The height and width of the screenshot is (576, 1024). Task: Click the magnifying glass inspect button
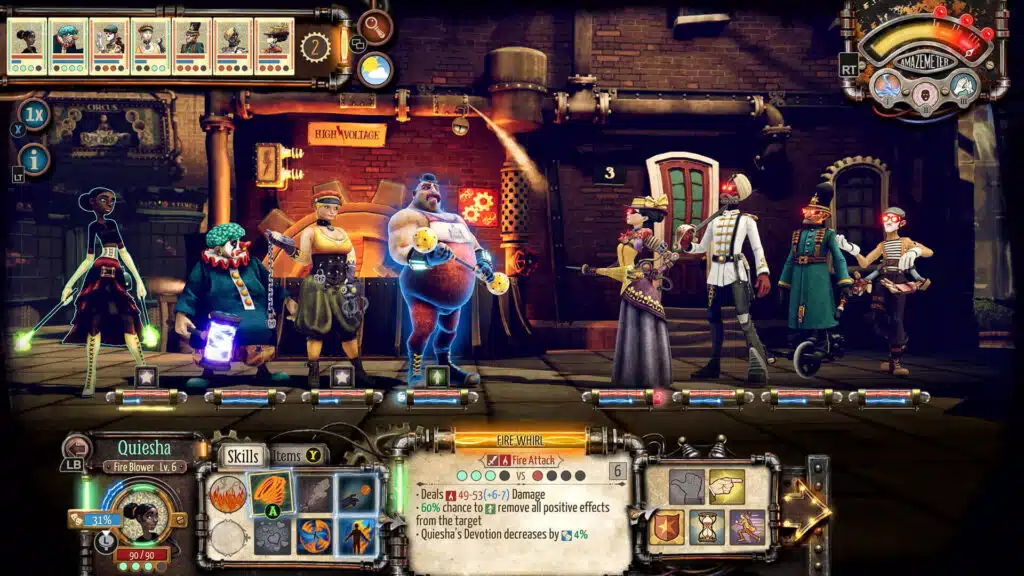coord(375,27)
